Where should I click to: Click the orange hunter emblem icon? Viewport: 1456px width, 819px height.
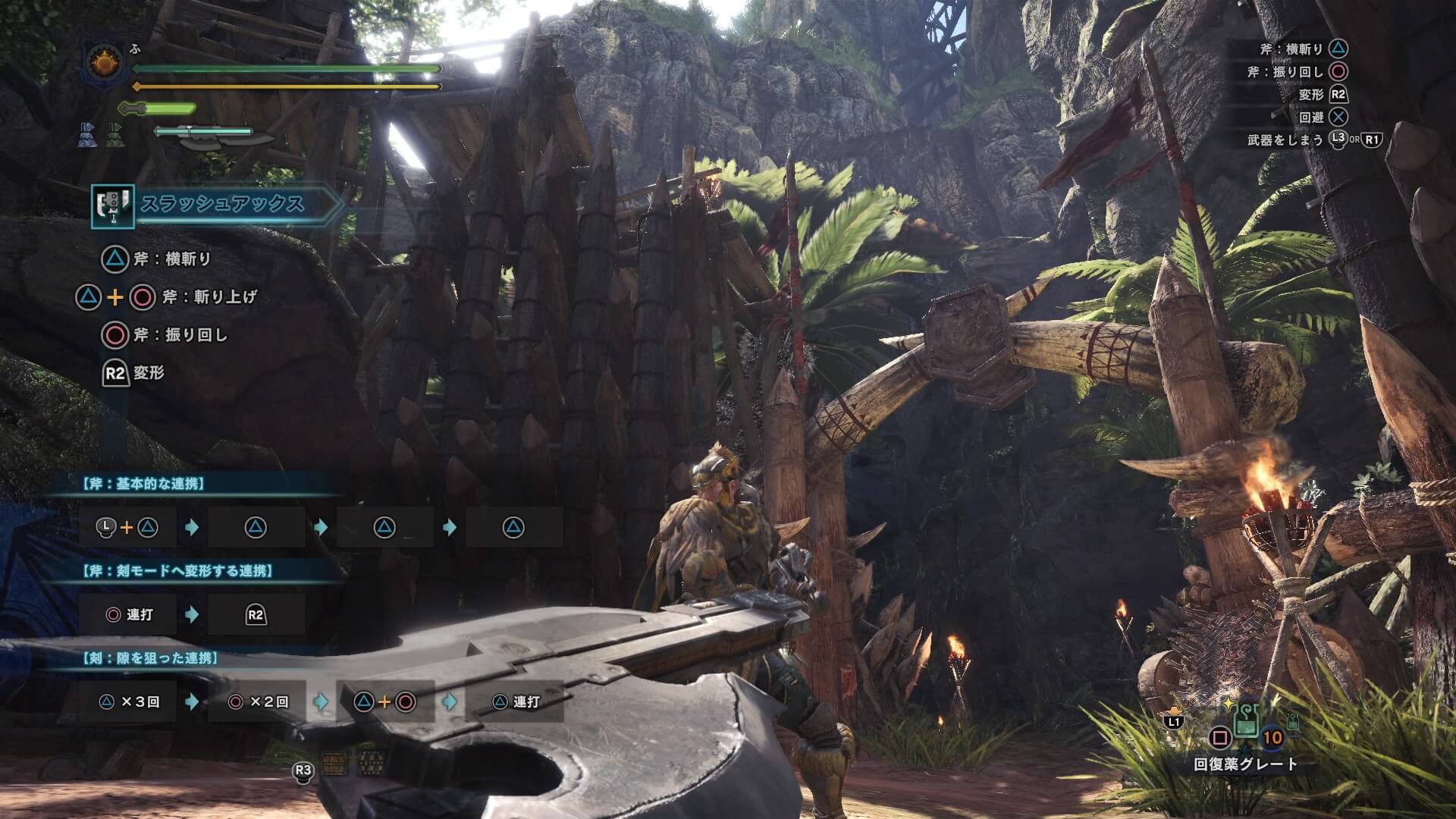pos(104,64)
